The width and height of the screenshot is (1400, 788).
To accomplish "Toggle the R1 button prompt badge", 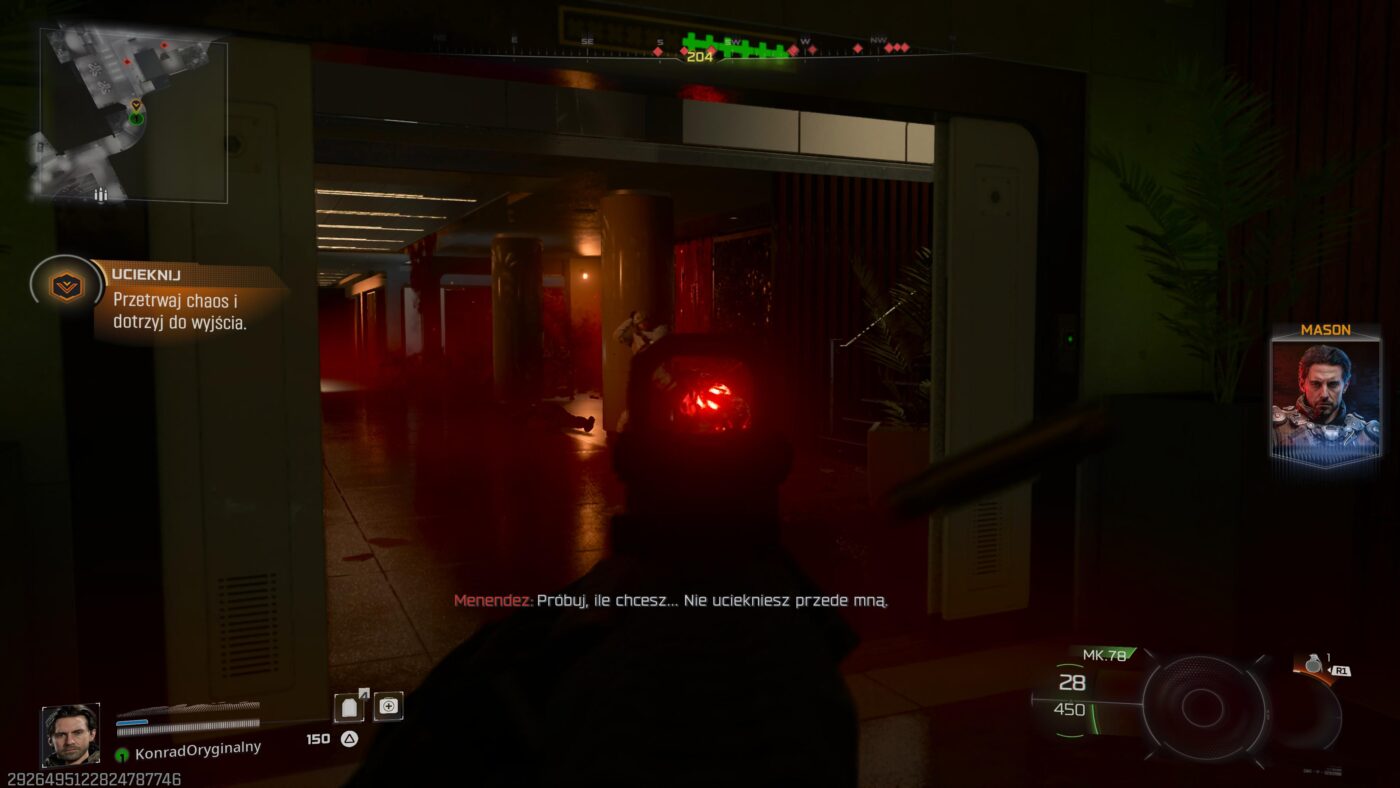I will tap(1342, 671).
